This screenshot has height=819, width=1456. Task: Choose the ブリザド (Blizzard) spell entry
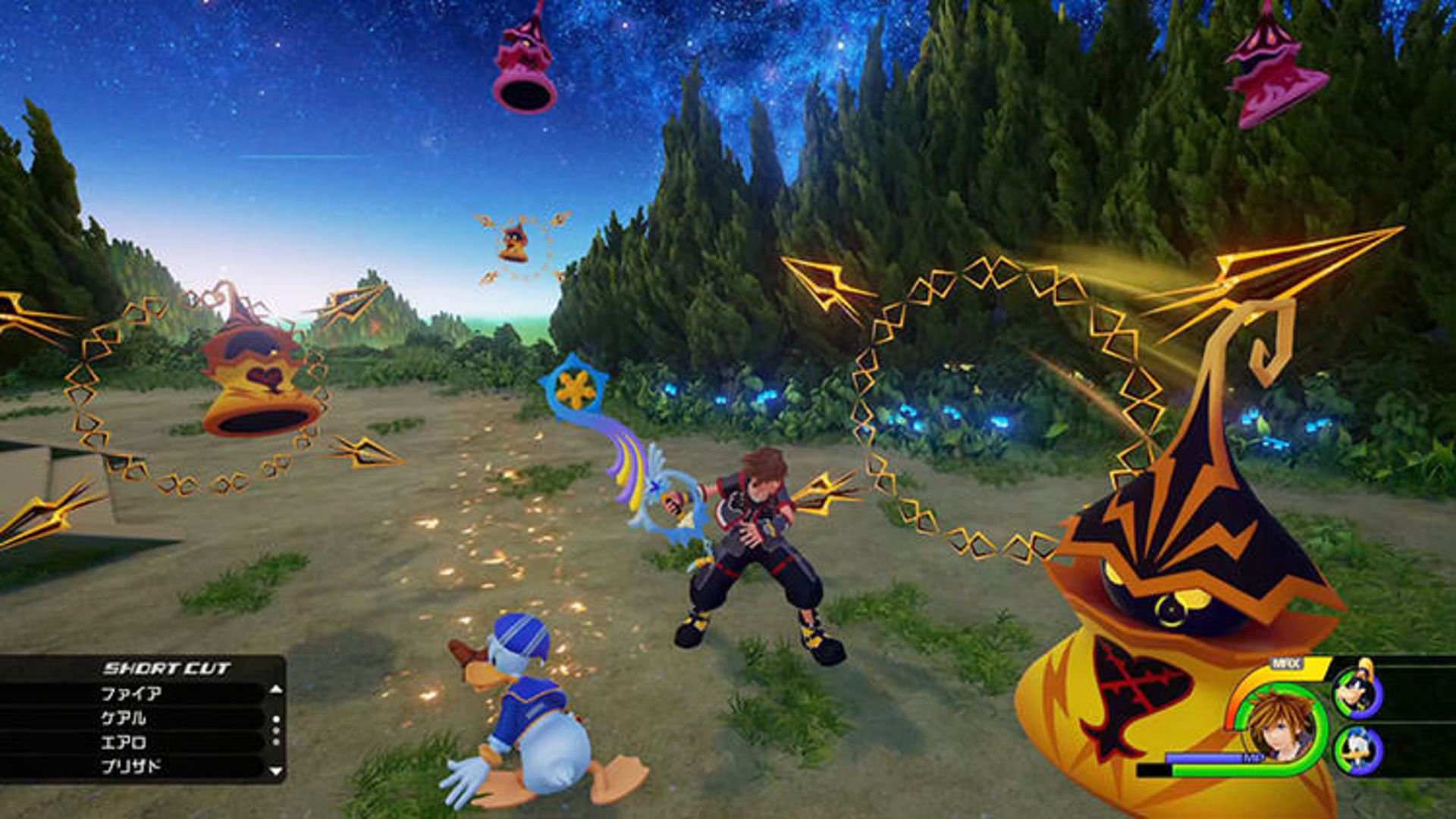click(130, 765)
